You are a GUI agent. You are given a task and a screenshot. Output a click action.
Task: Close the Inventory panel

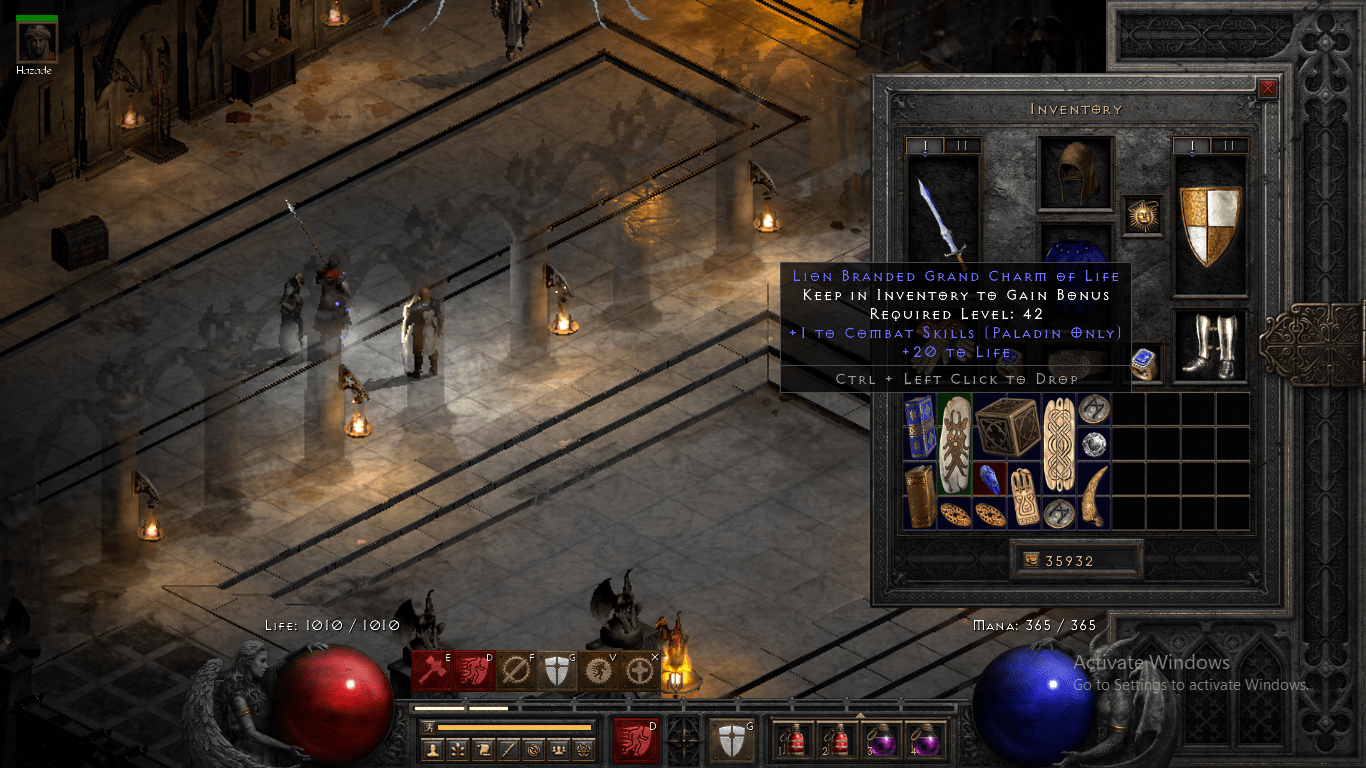pyautogui.click(x=1266, y=88)
